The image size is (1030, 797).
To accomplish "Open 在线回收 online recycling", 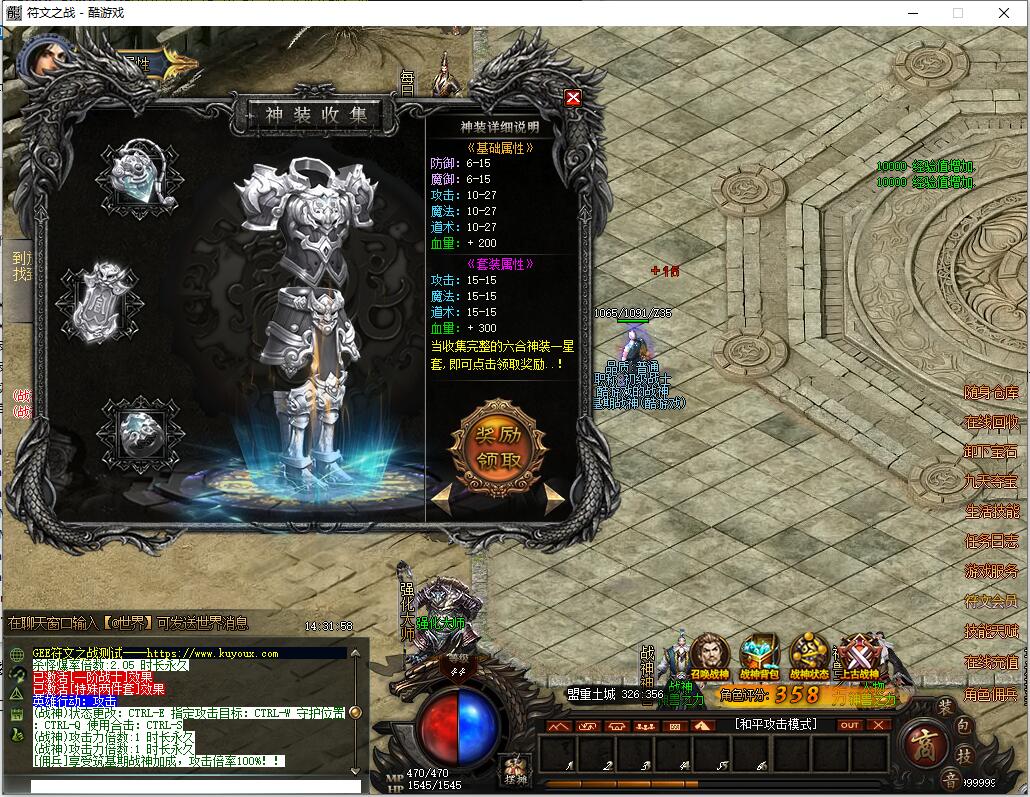I will tap(991, 422).
